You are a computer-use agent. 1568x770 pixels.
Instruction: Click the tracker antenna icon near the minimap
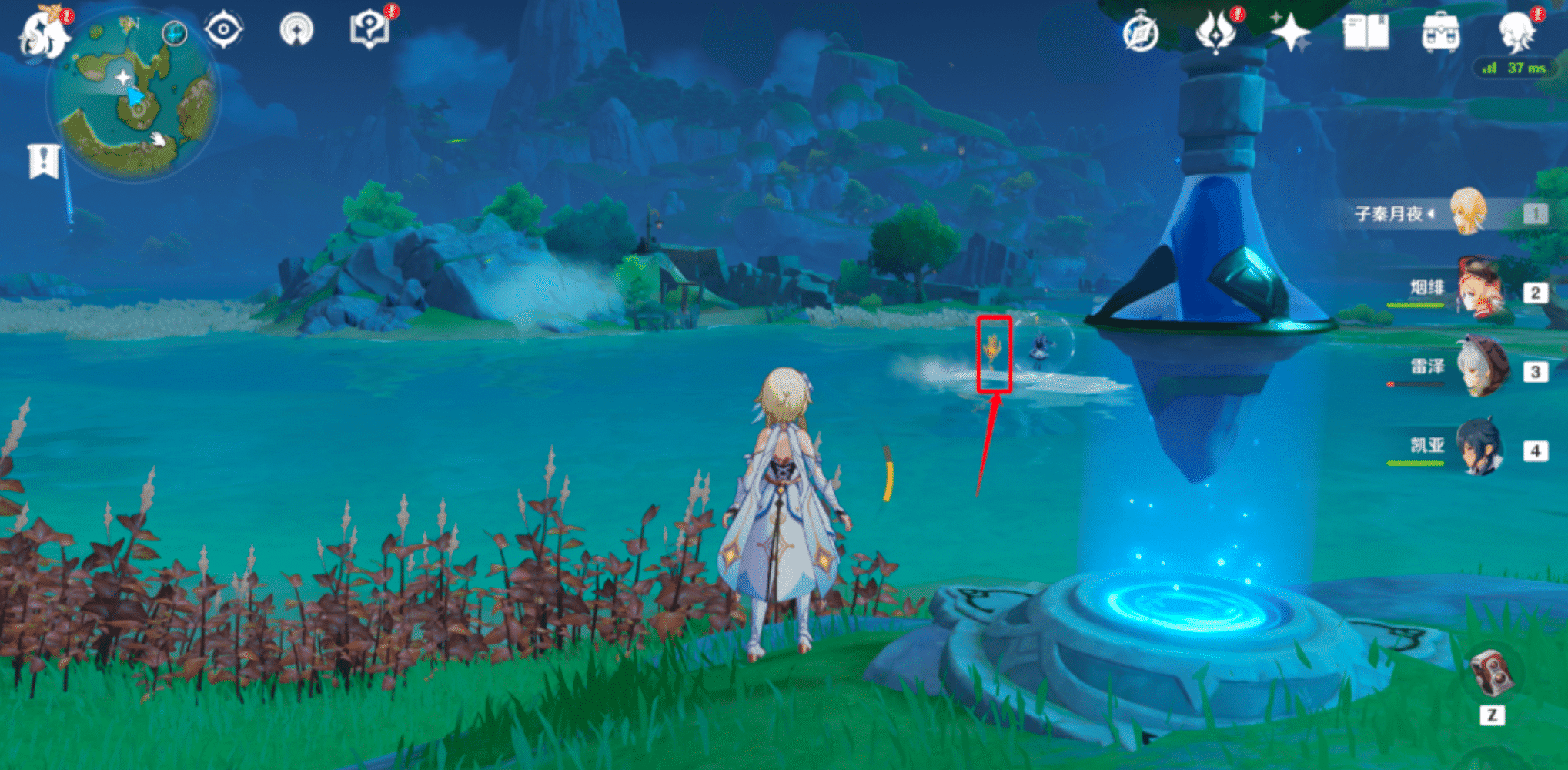click(299, 28)
